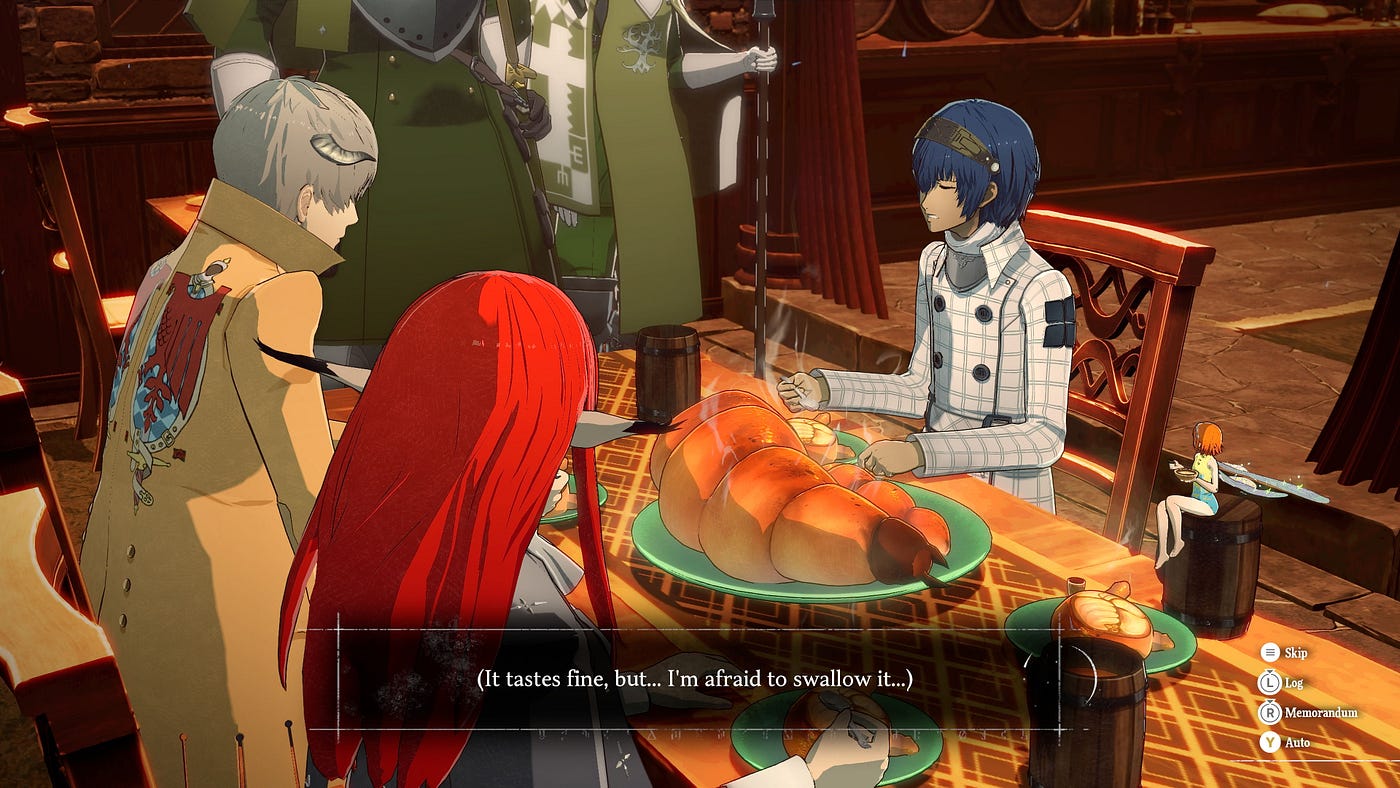Click the small triangle above the Memorandum icon
The height and width of the screenshot is (788, 1400).
(x=1271, y=702)
